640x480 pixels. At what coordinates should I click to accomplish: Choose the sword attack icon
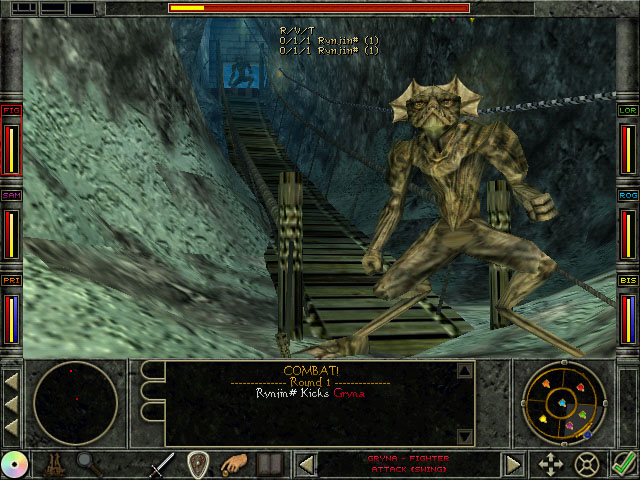point(163,465)
